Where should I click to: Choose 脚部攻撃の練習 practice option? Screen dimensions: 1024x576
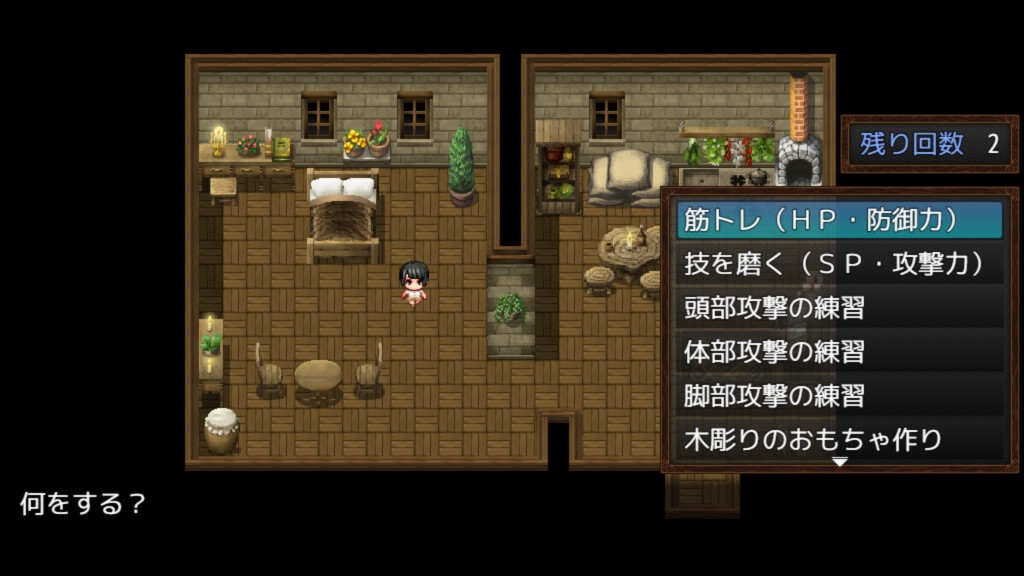pos(839,396)
